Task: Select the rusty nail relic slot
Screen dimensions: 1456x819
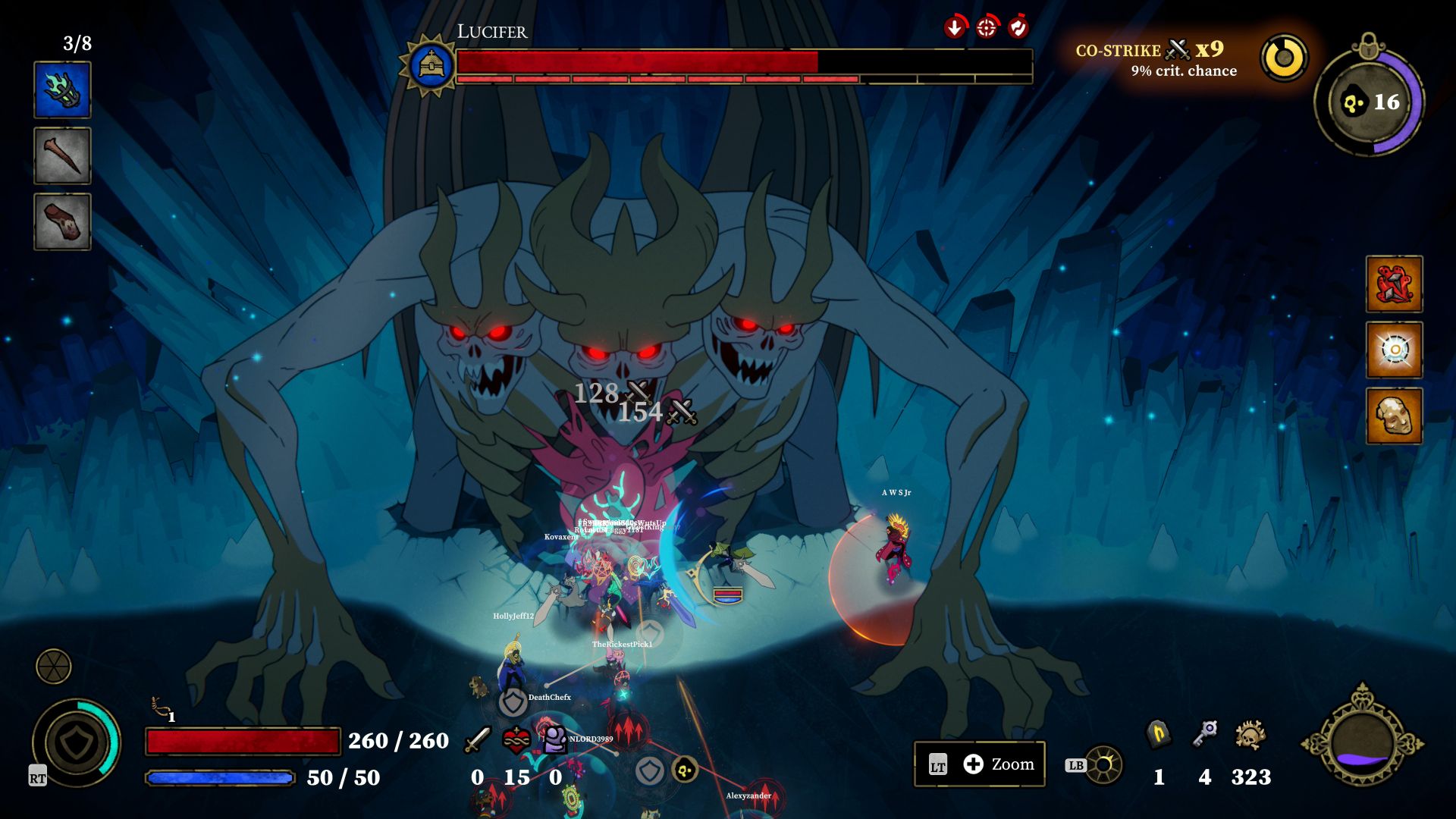Action: 62,155
